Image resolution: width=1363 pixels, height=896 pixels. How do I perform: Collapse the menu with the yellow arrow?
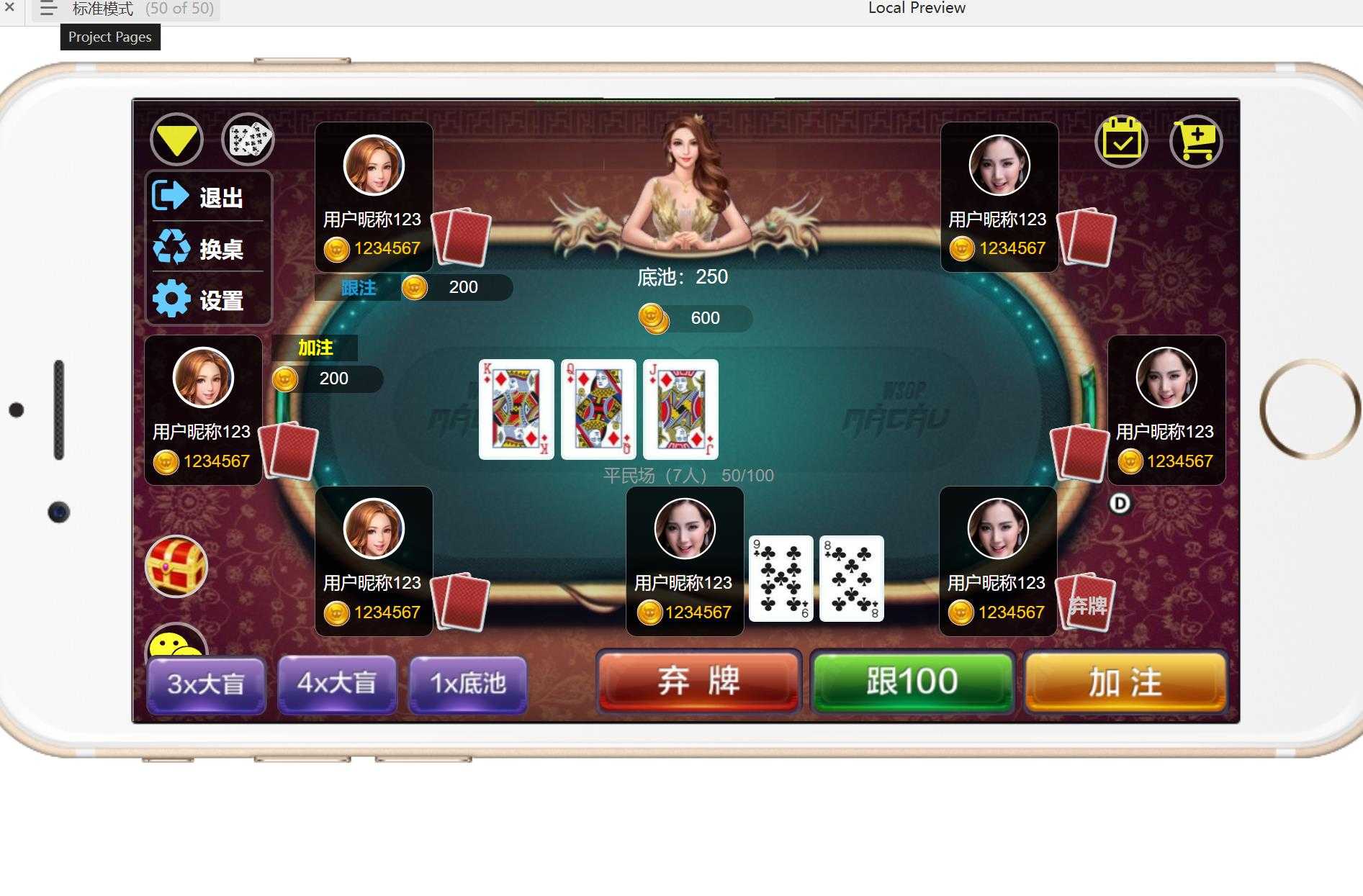click(x=175, y=139)
